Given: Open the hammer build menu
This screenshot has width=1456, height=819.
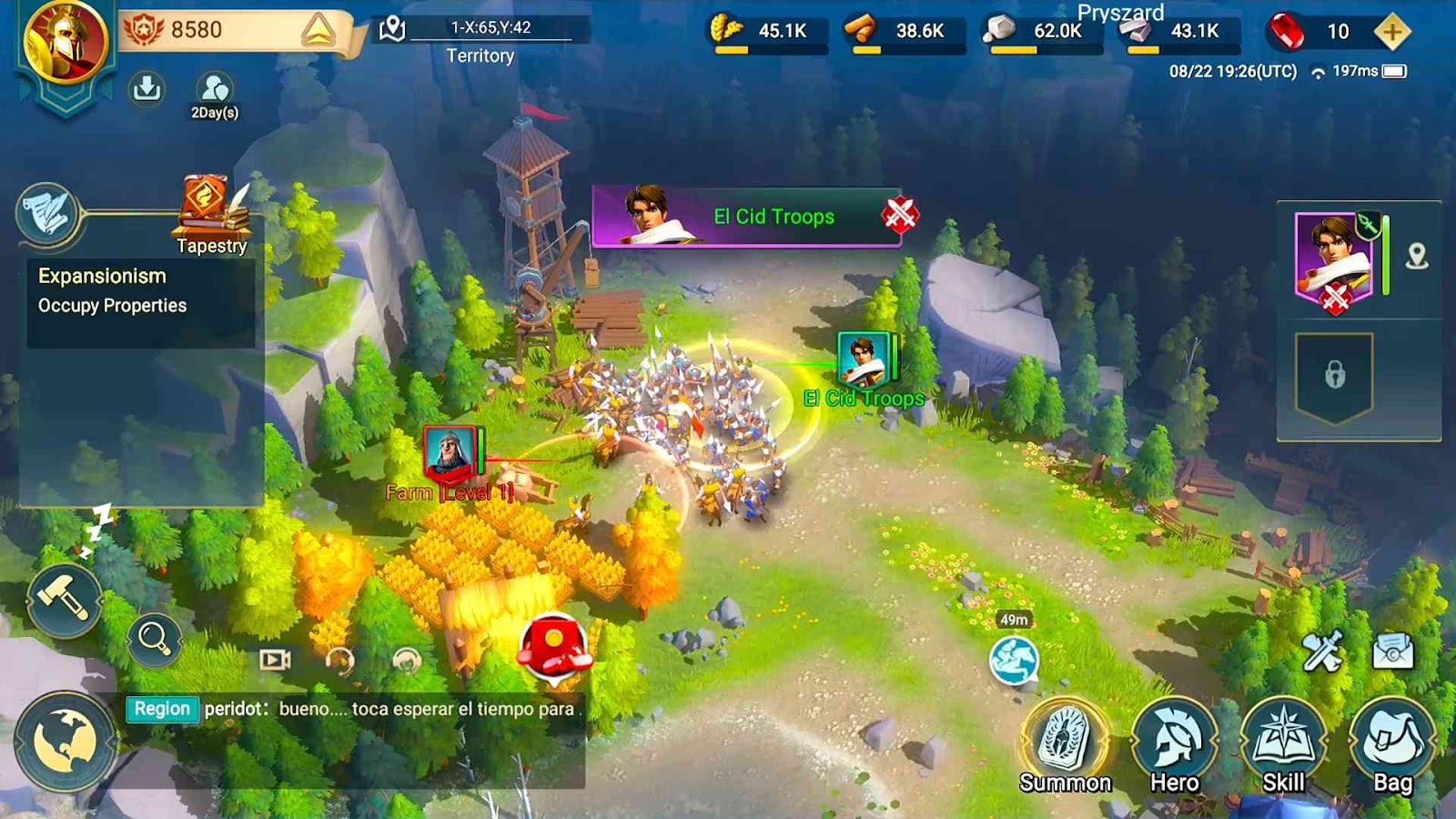Looking at the screenshot, I should pyautogui.click(x=64, y=600).
